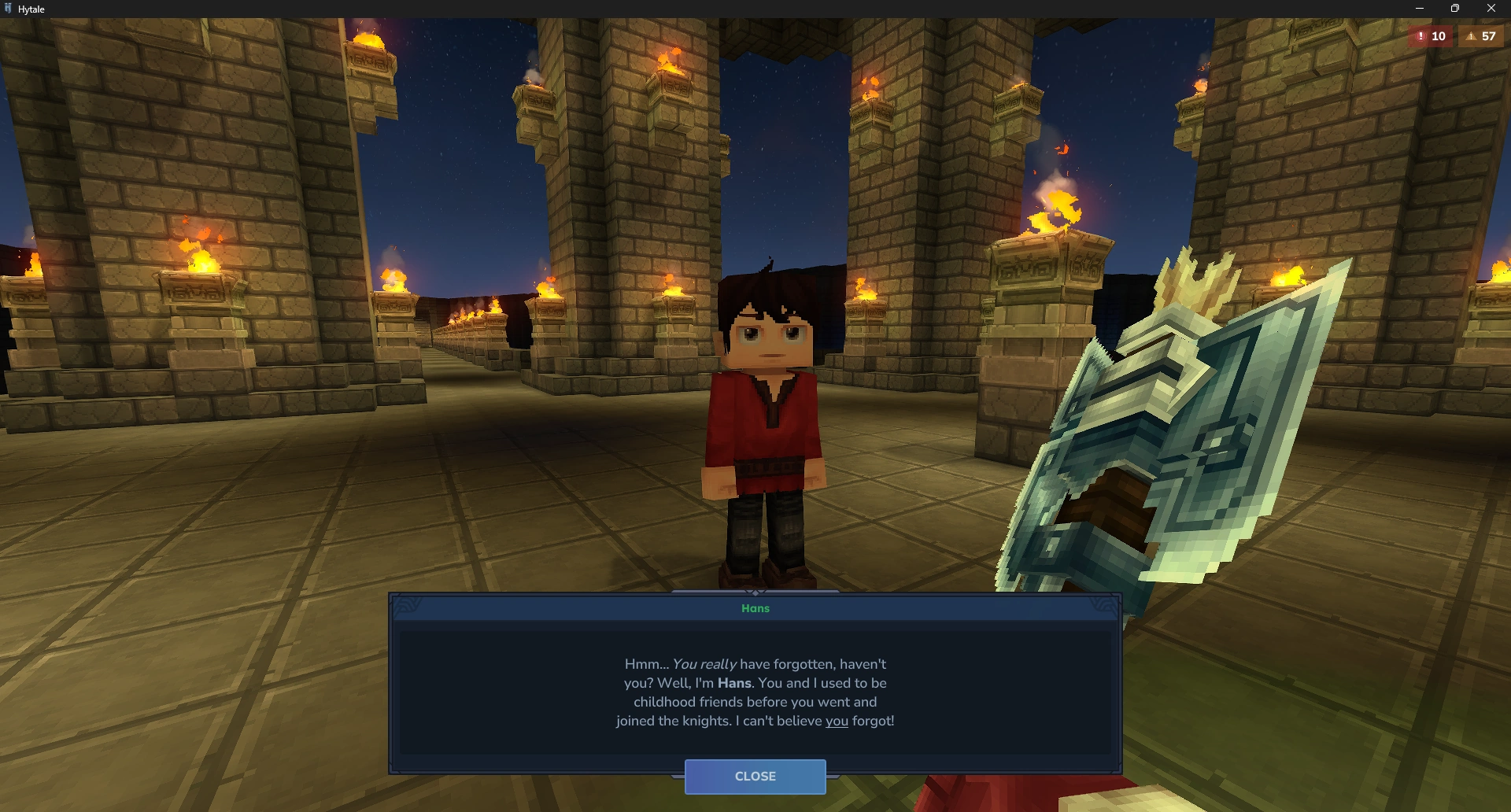The image size is (1511, 812).
Task: Close the Hytale game window
Action: point(1491,9)
